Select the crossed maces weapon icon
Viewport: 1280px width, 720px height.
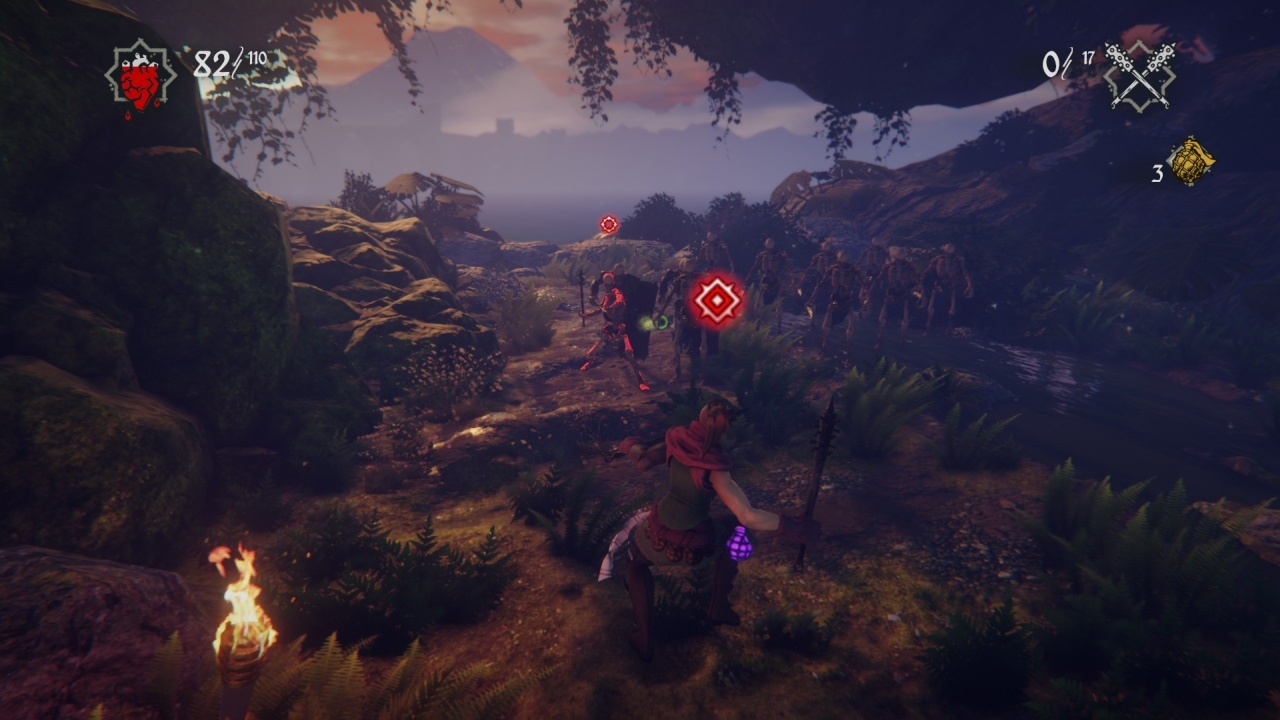[1139, 74]
